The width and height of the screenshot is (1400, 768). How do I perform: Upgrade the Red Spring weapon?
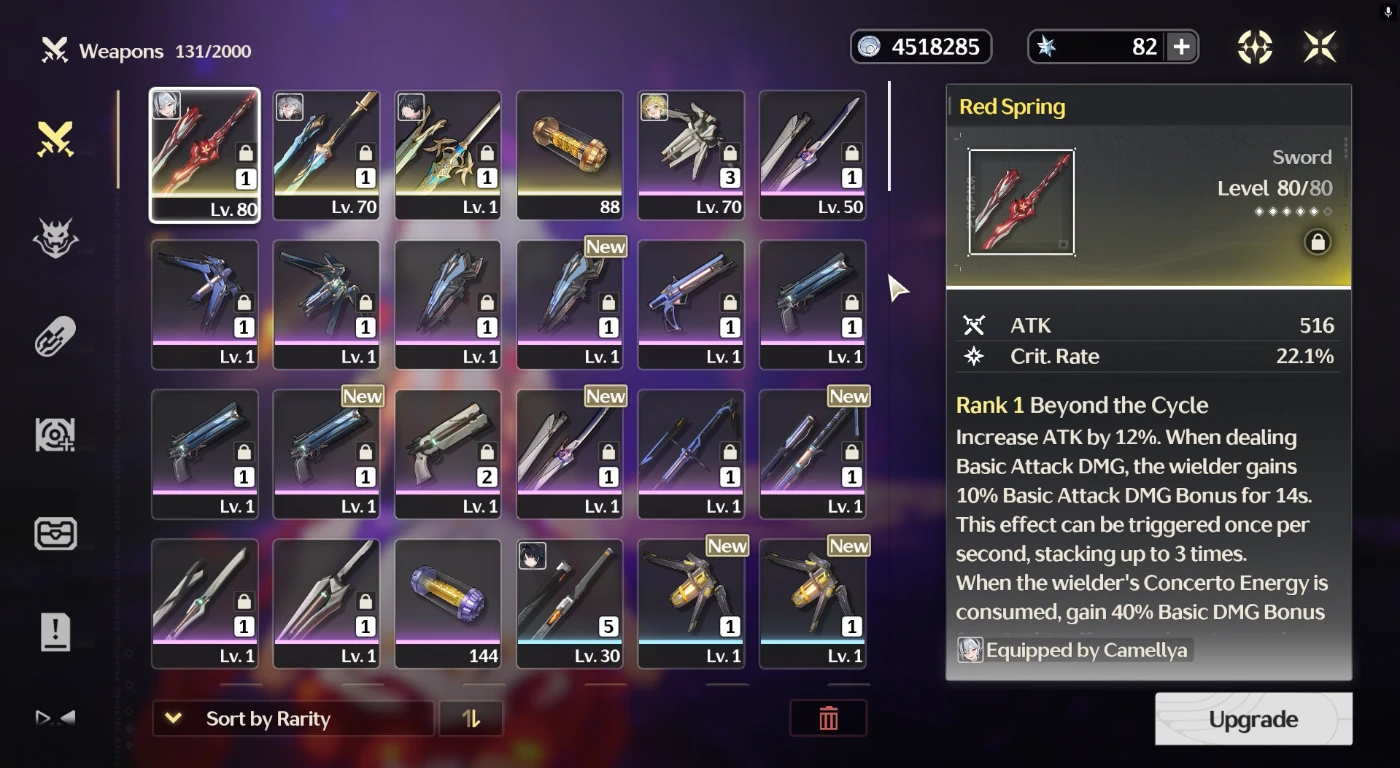tap(1253, 719)
